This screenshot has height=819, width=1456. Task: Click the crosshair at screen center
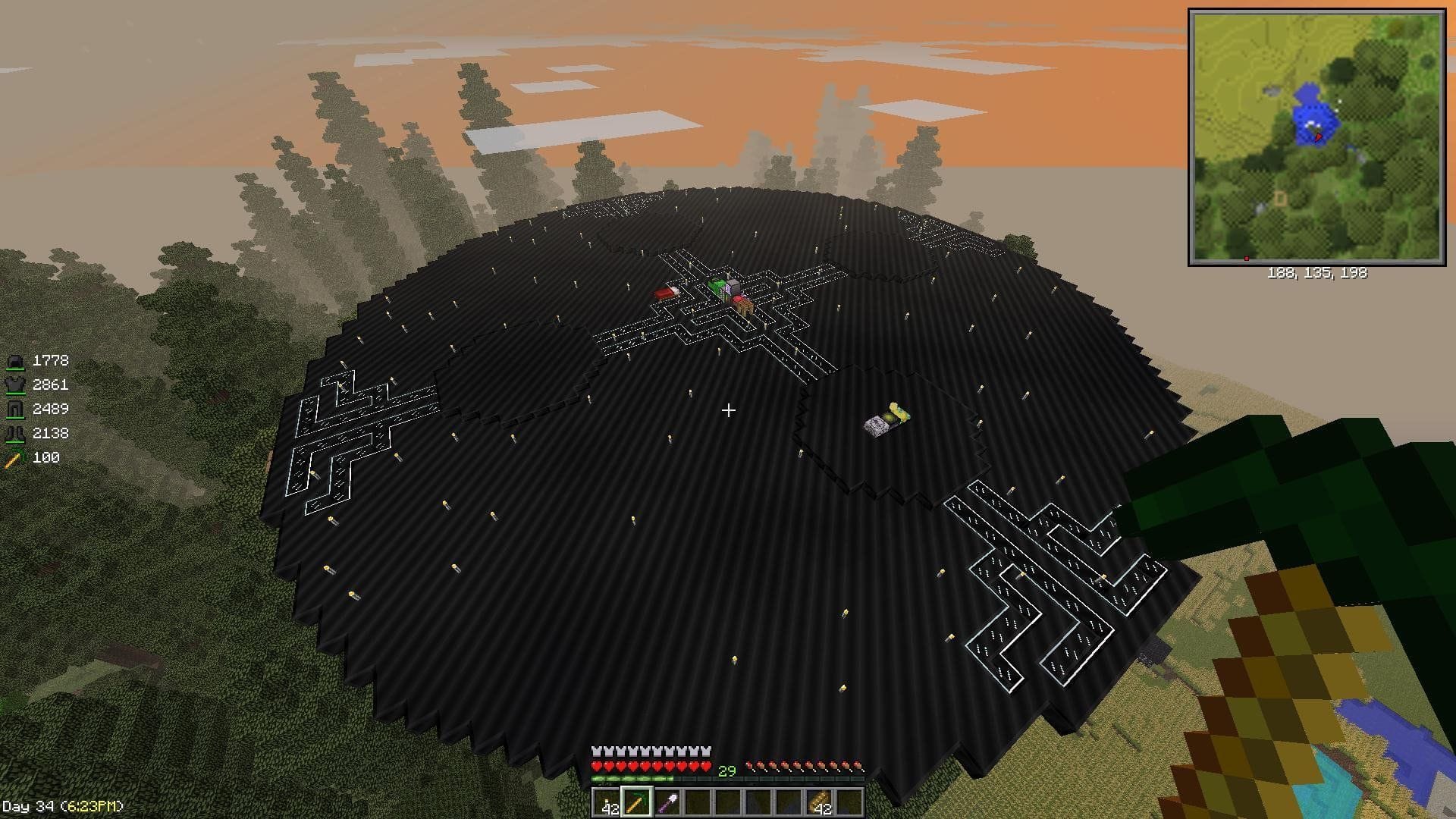click(728, 410)
